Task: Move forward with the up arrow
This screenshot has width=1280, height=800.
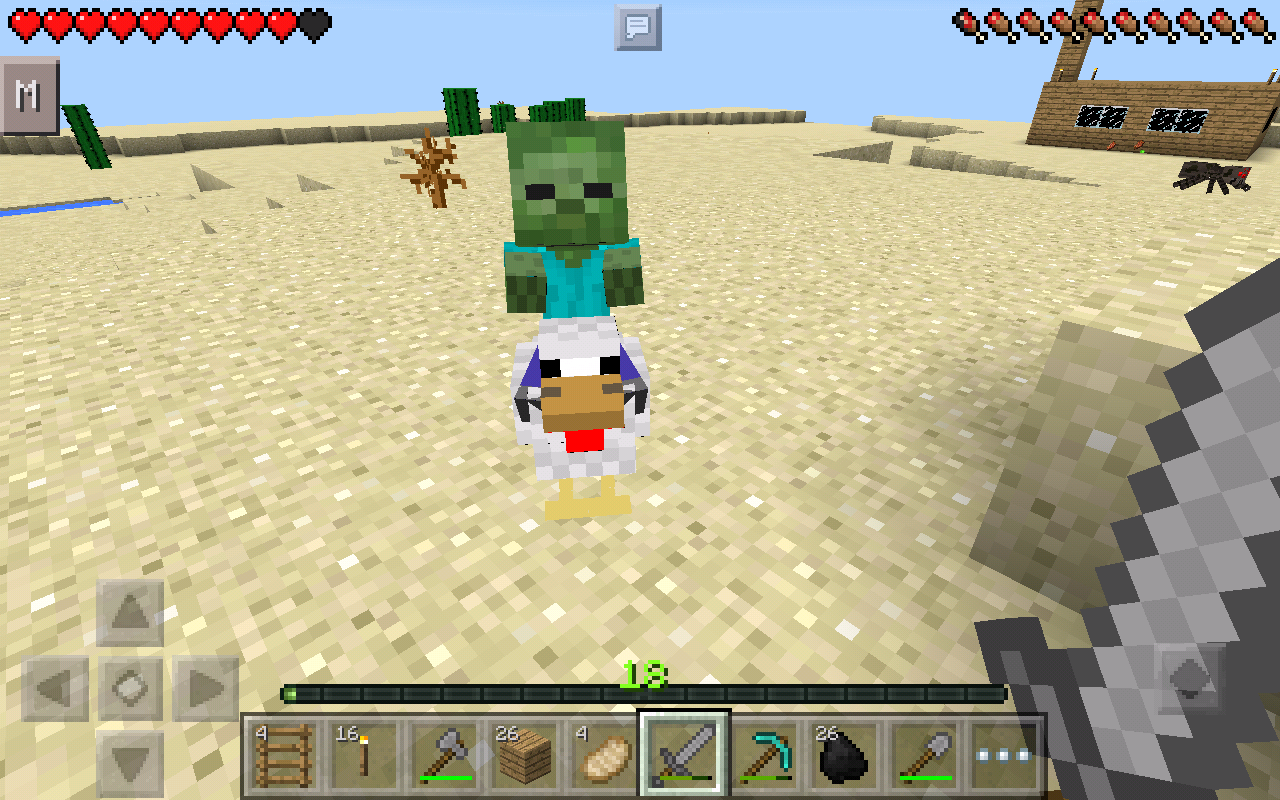Action: click(x=130, y=613)
